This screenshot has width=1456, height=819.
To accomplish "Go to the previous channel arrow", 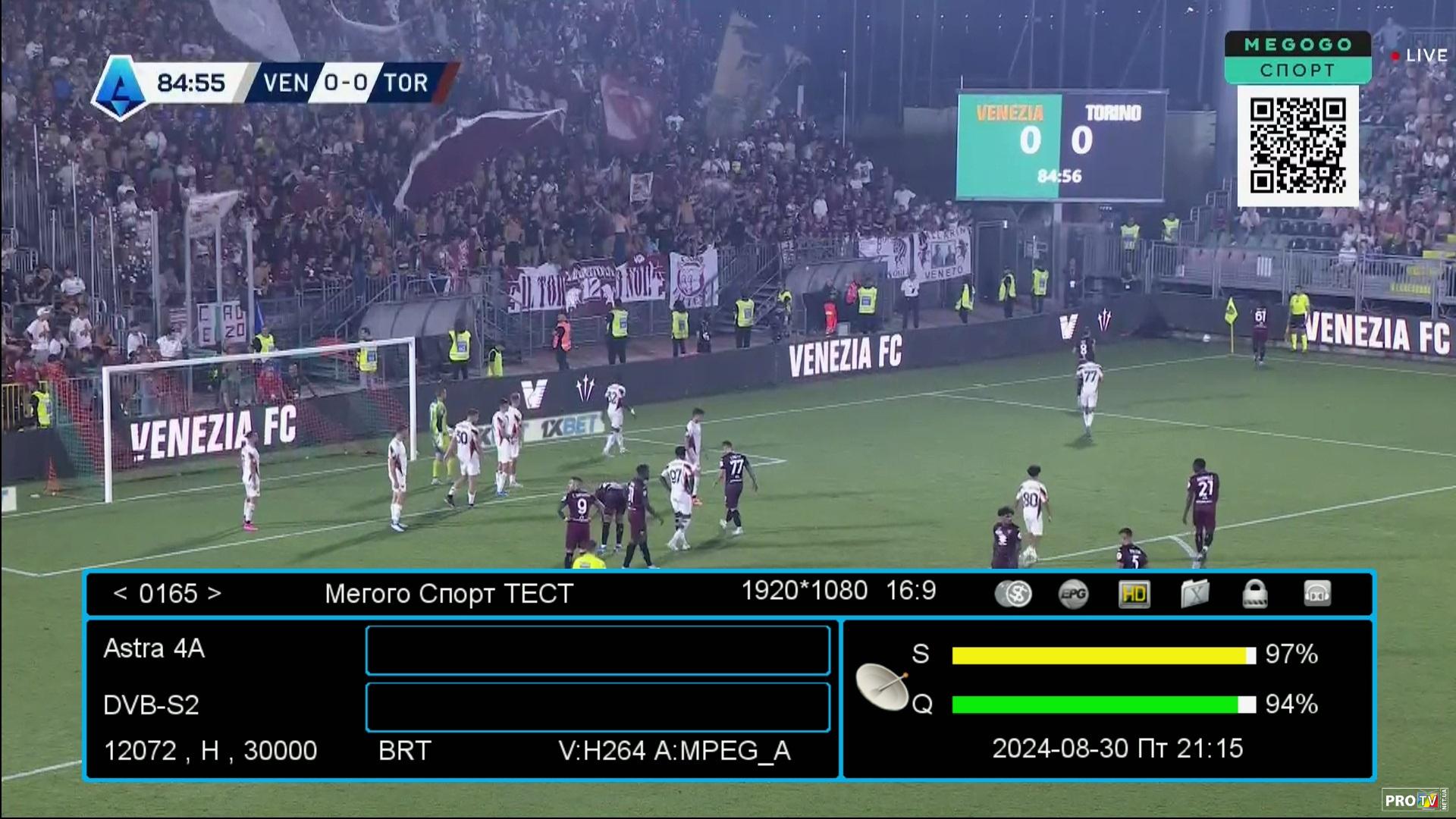I will coord(120,593).
